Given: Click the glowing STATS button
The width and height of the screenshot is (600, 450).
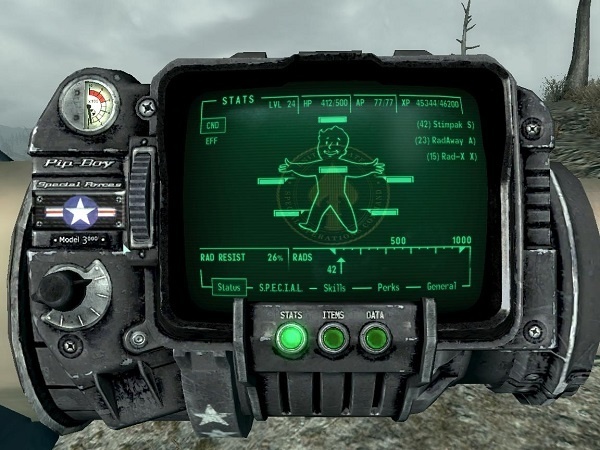Looking at the screenshot, I should [x=292, y=341].
